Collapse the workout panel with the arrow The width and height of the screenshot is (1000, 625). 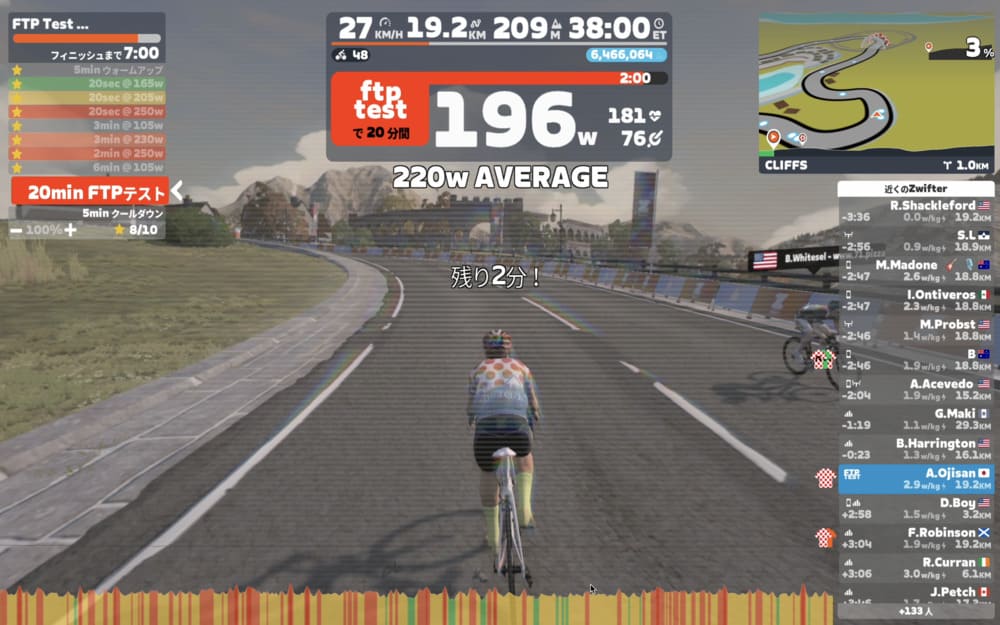(x=177, y=191)
